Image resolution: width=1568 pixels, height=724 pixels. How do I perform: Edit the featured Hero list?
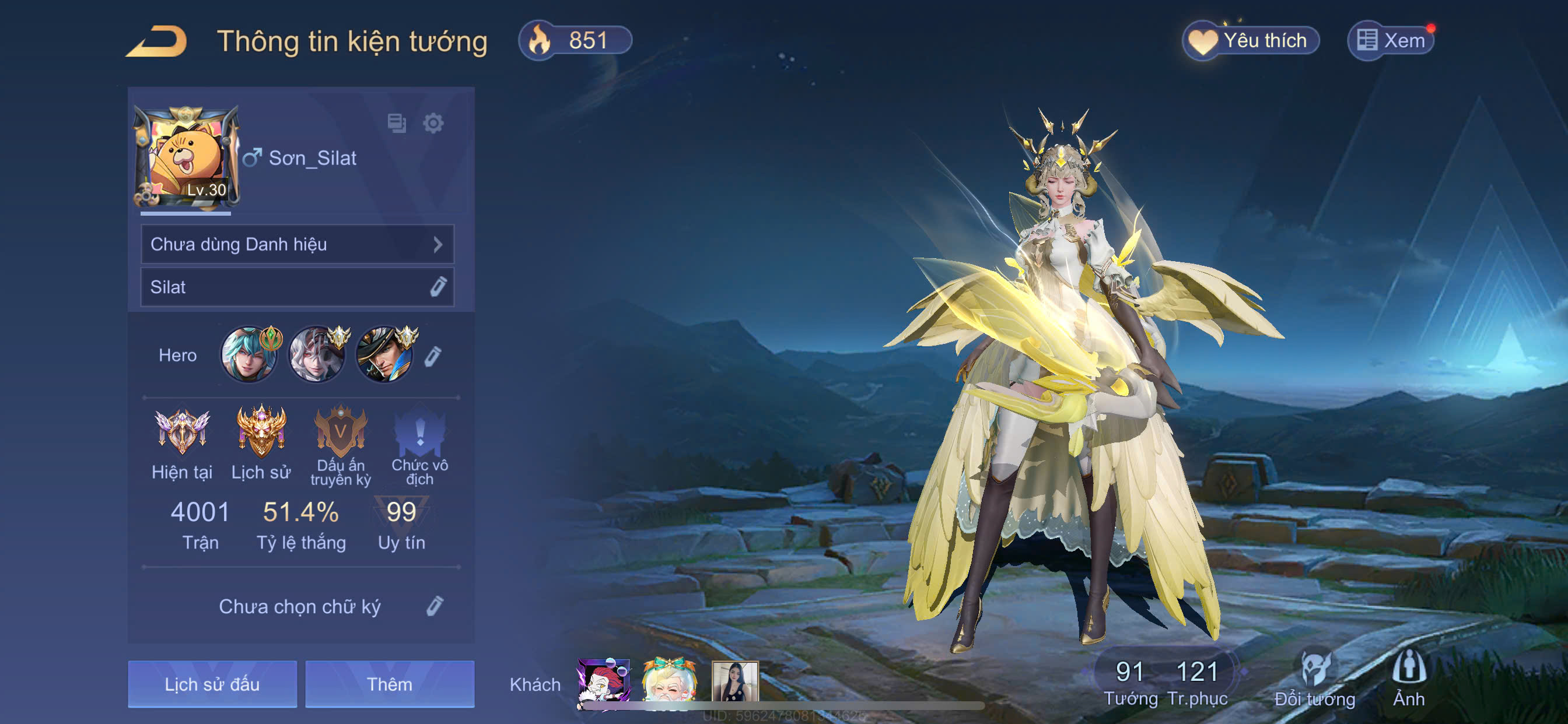click(x=433, y=356)
